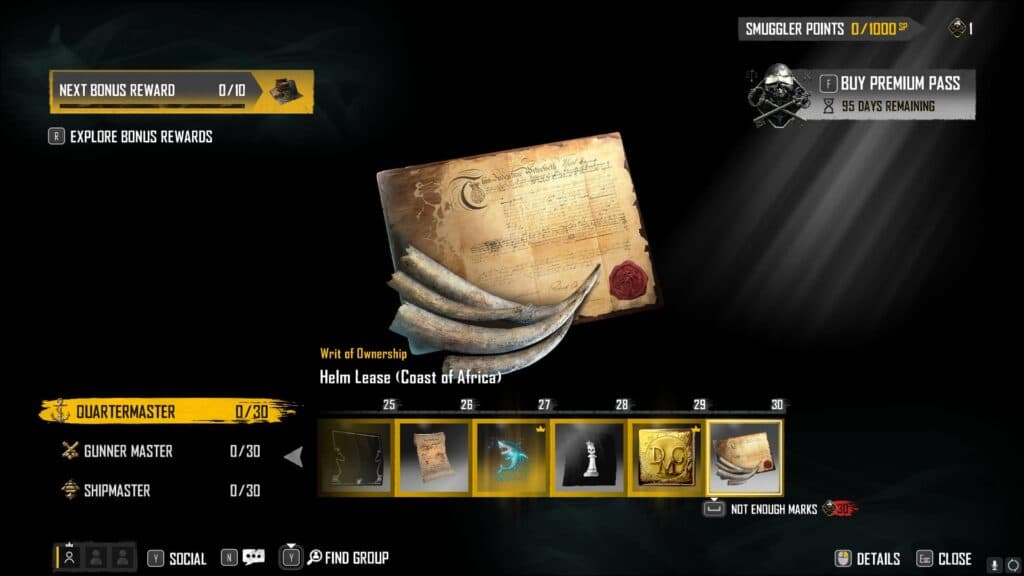1024x576 pixels.
Task: Select the Helm Lease reward at level 30
Action: click(x=745, y=457)
